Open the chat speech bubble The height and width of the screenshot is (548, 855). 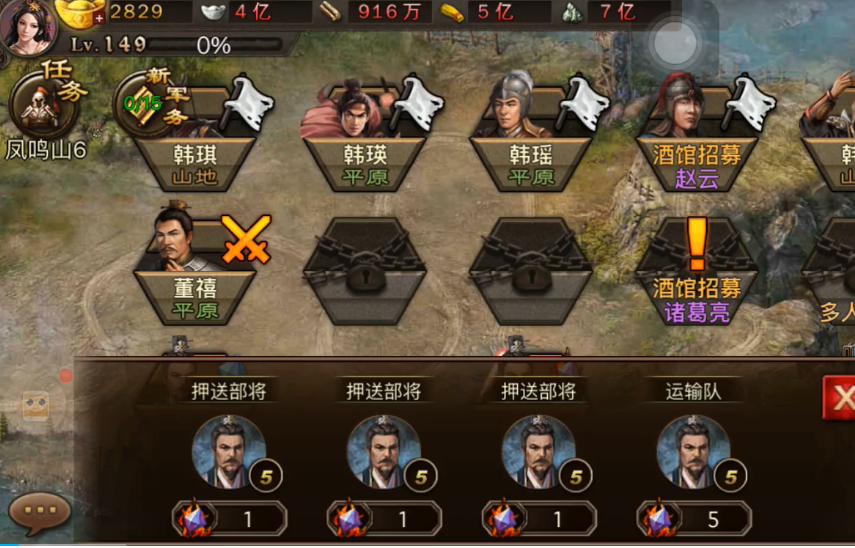pos(39,512)
